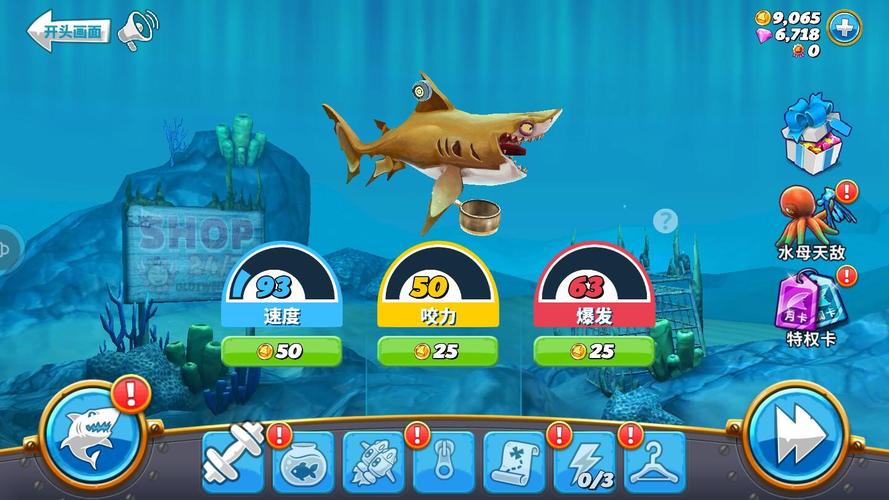The width and height of the screenshot is (889, 500).
Task: Upgrade 速度 speed for 50 coins
Action: (x=281, y=351)
